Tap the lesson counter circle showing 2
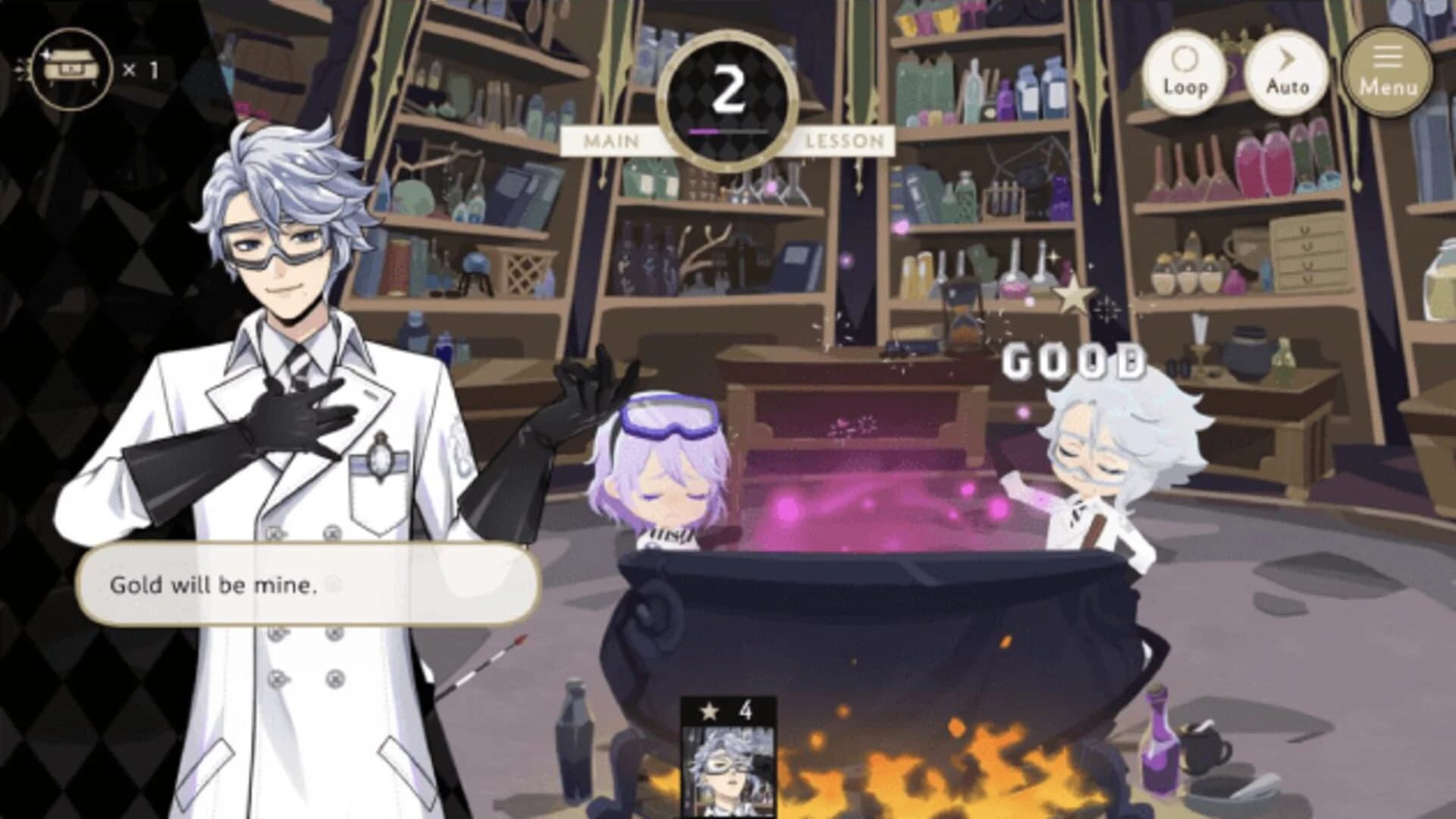 (x=730, y=86)
